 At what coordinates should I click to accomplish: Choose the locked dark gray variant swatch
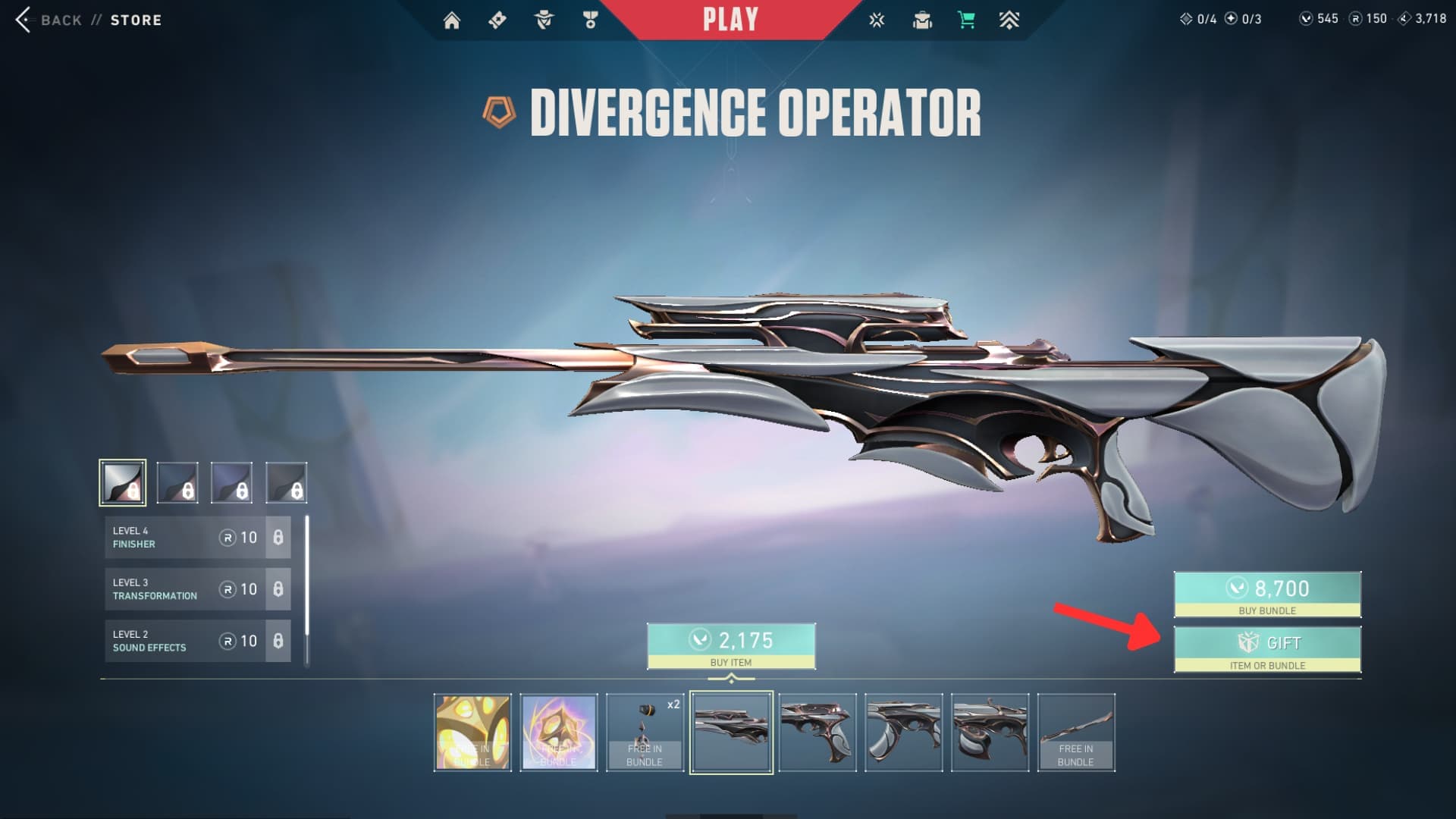286,483
